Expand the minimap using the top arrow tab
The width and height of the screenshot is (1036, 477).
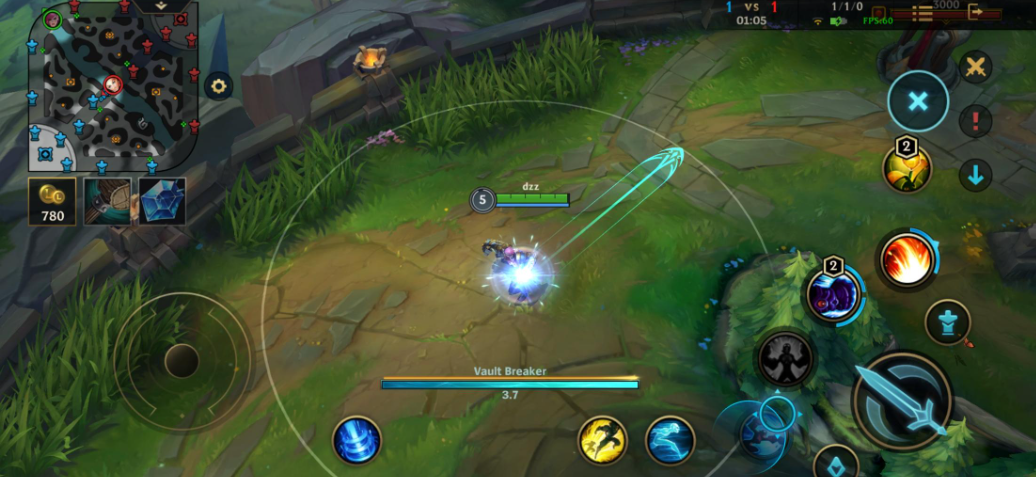[161, 6]
